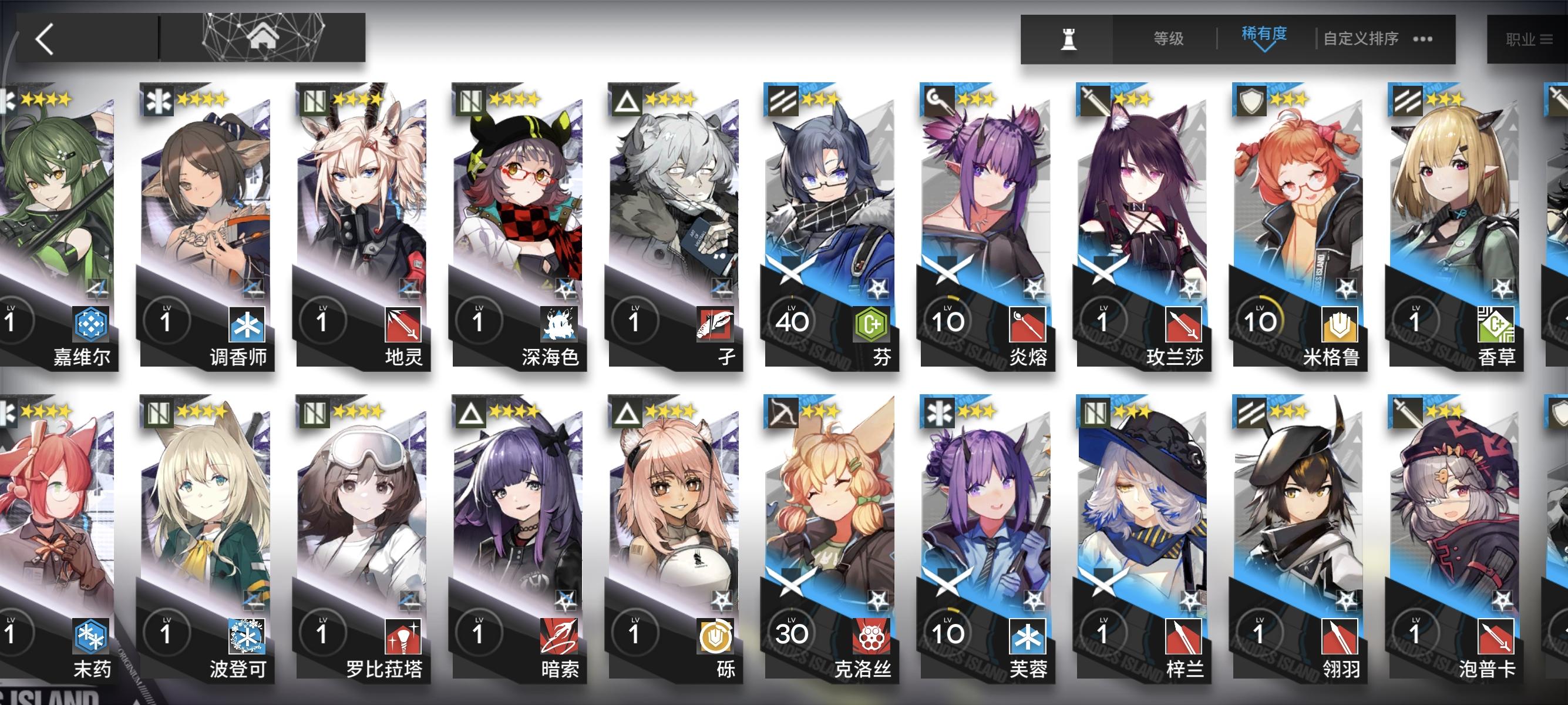This screenshot has height=705, width=1568.
Task: Open the 职业 filter menu
Action: point(1523,38)
